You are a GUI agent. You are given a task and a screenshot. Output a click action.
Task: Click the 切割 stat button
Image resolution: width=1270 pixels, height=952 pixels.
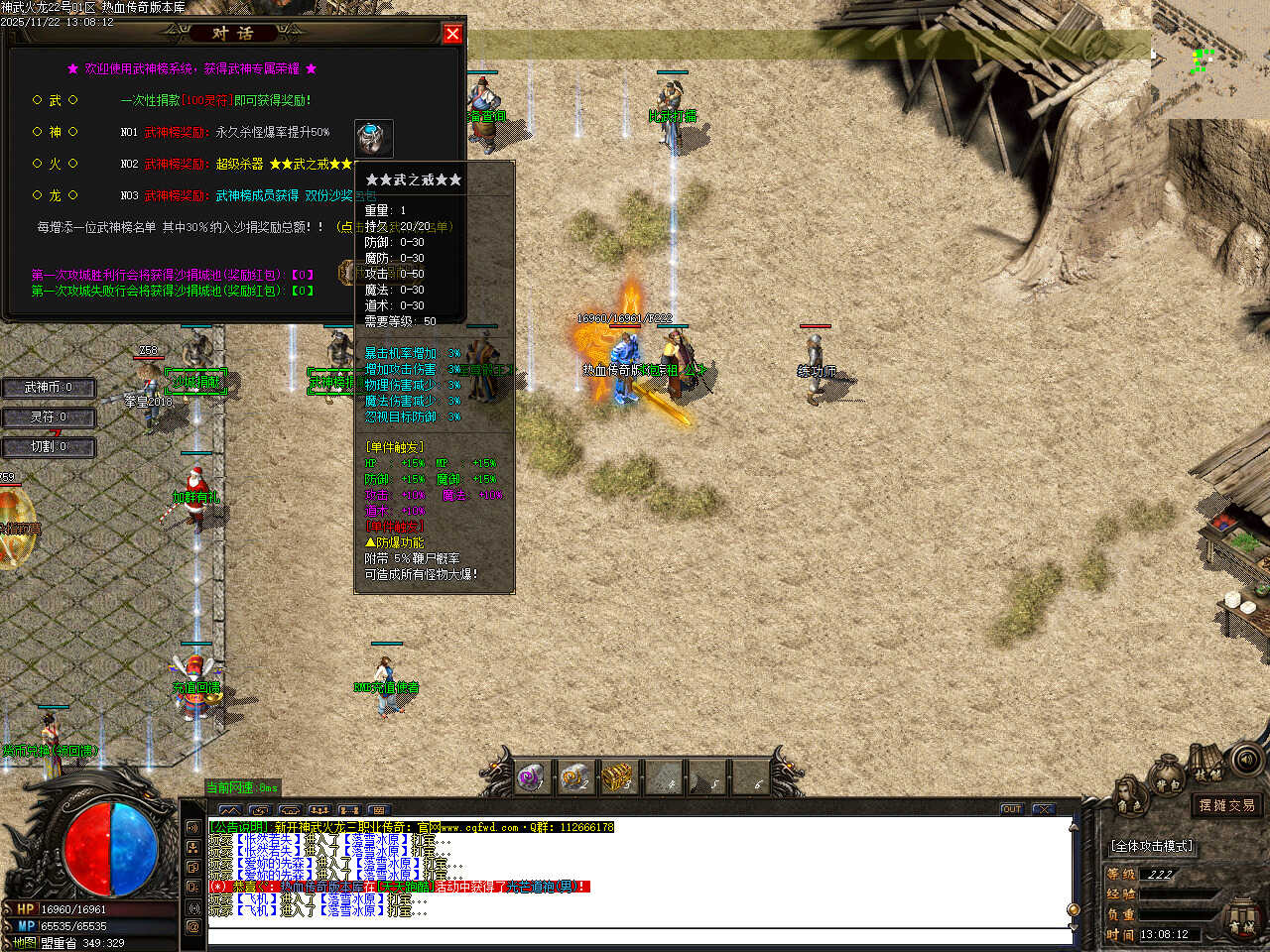(48, 447)
